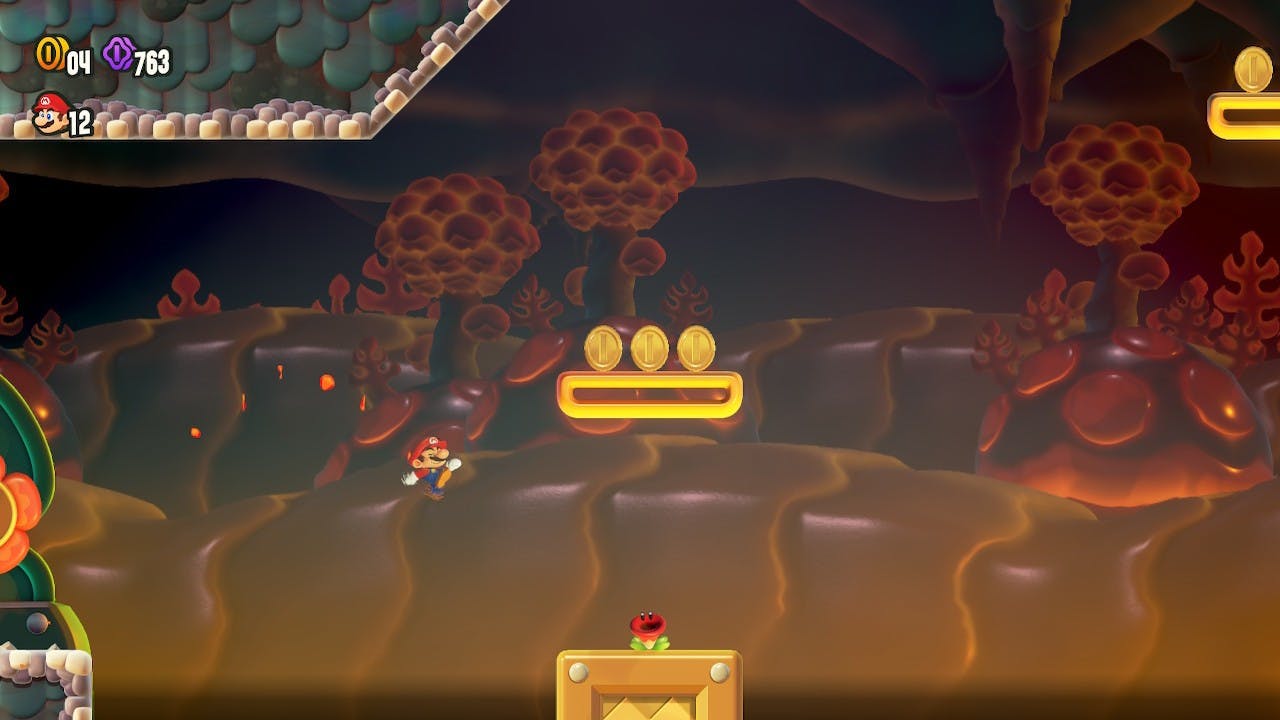Click the gold coin counter icon
The width and height of the screenshot is (1280, 720).
(49, 54)
